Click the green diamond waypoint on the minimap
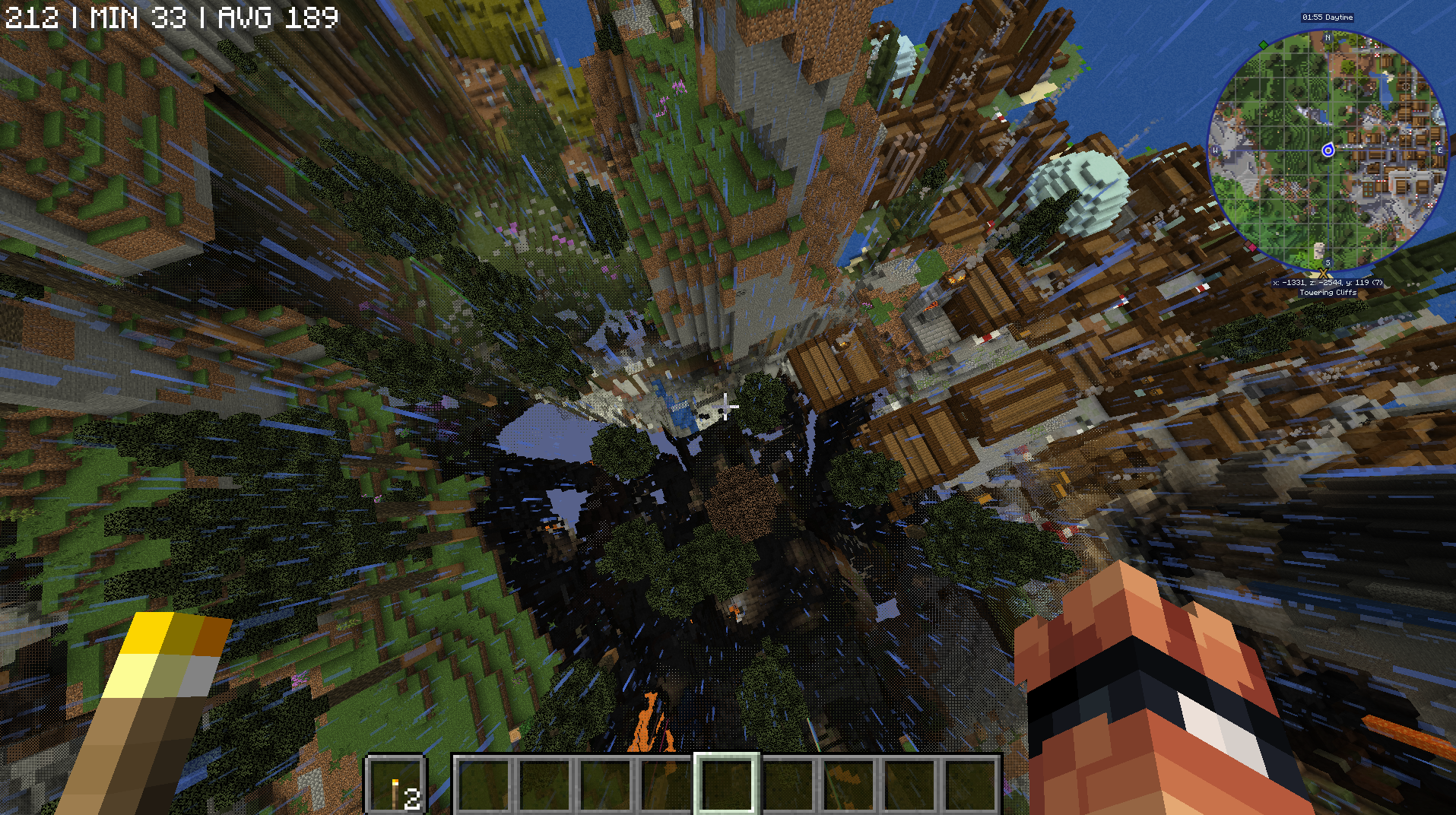1456x815 pixels. [1264, 45]
